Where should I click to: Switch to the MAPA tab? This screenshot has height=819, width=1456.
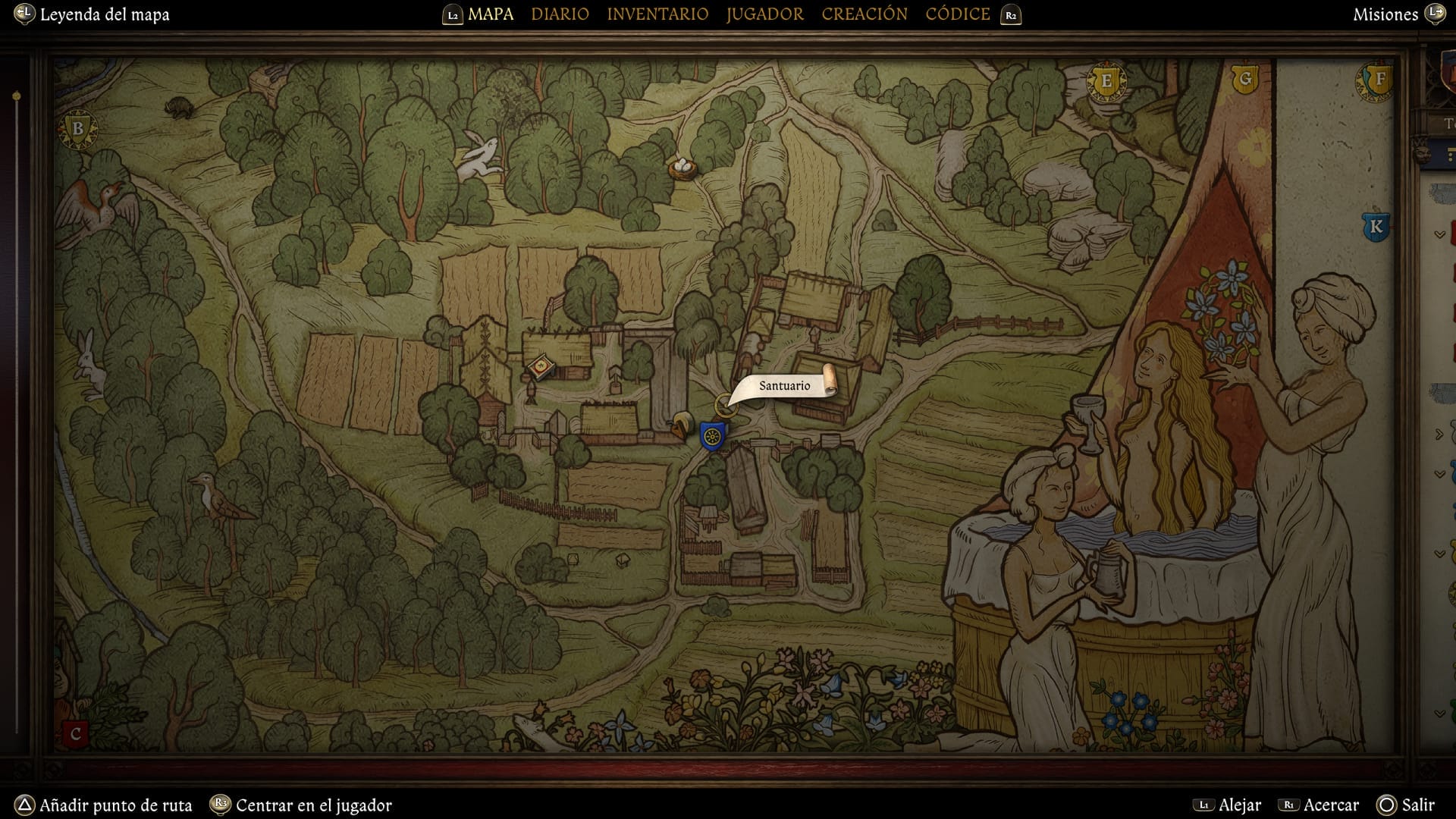point(490,14)
